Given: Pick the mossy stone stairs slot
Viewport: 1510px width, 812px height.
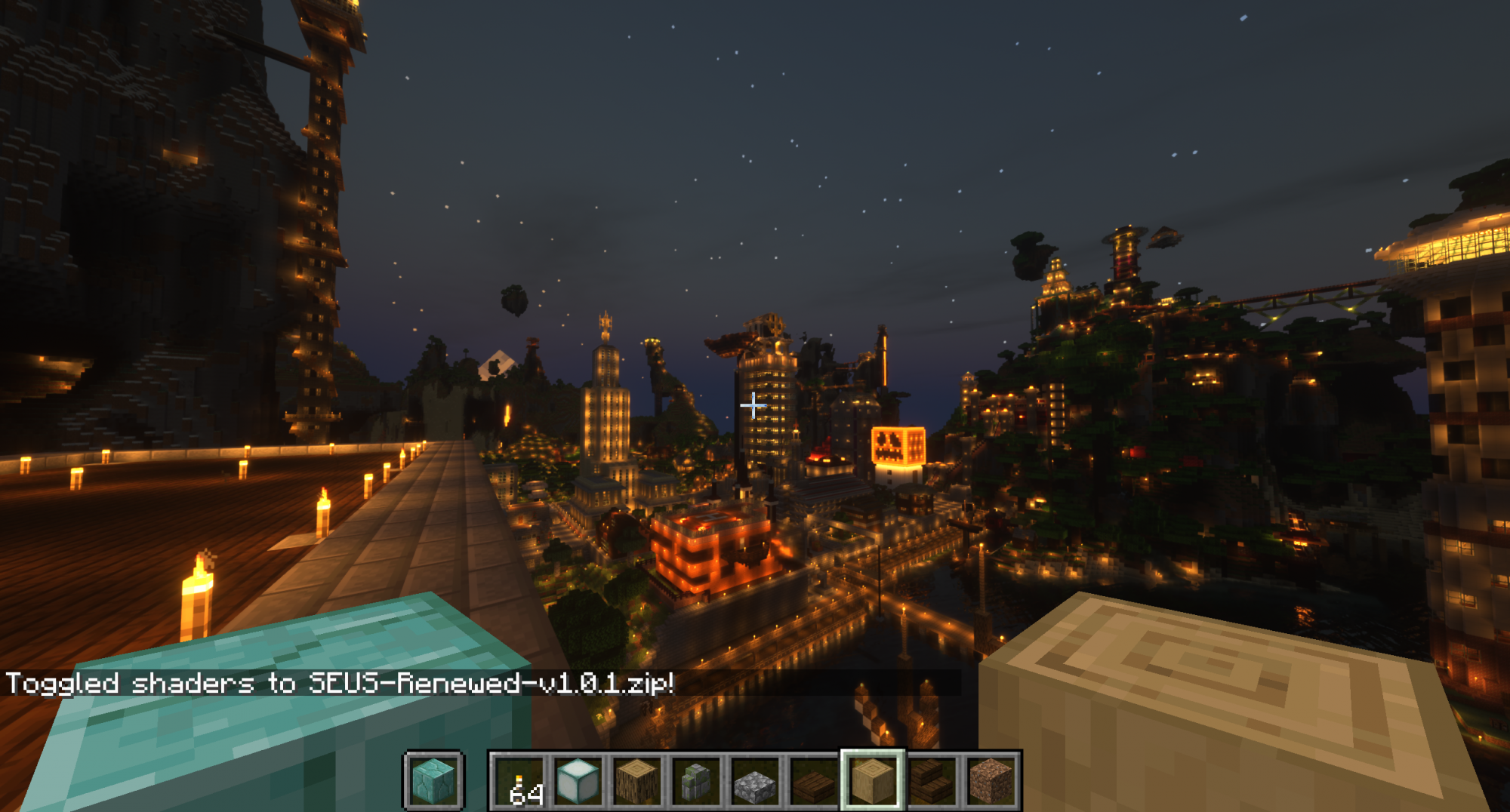Looking at the screenshot, I should click(696, 780).
